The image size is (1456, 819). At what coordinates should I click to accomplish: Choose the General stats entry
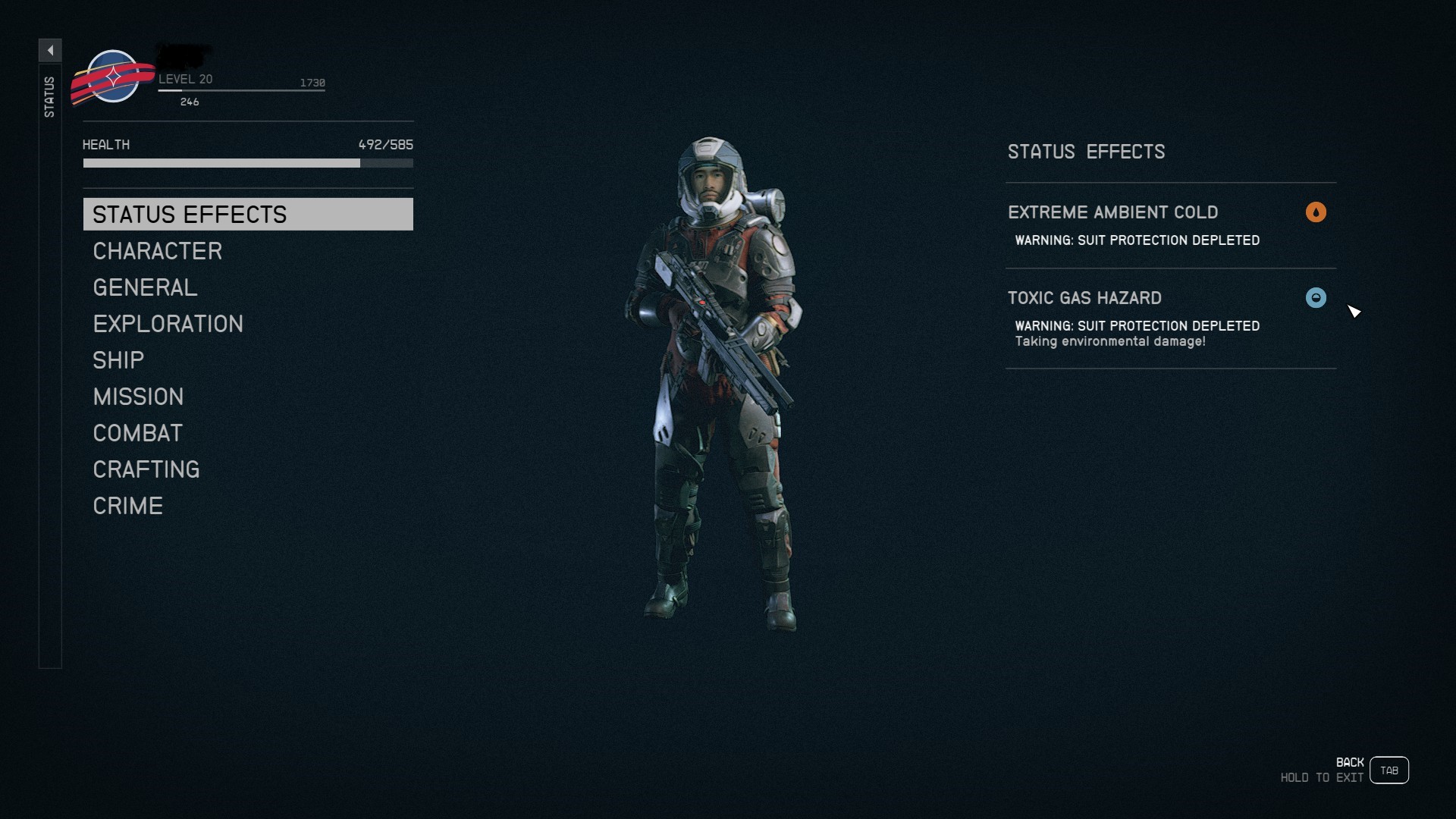[x=145, y=287]
